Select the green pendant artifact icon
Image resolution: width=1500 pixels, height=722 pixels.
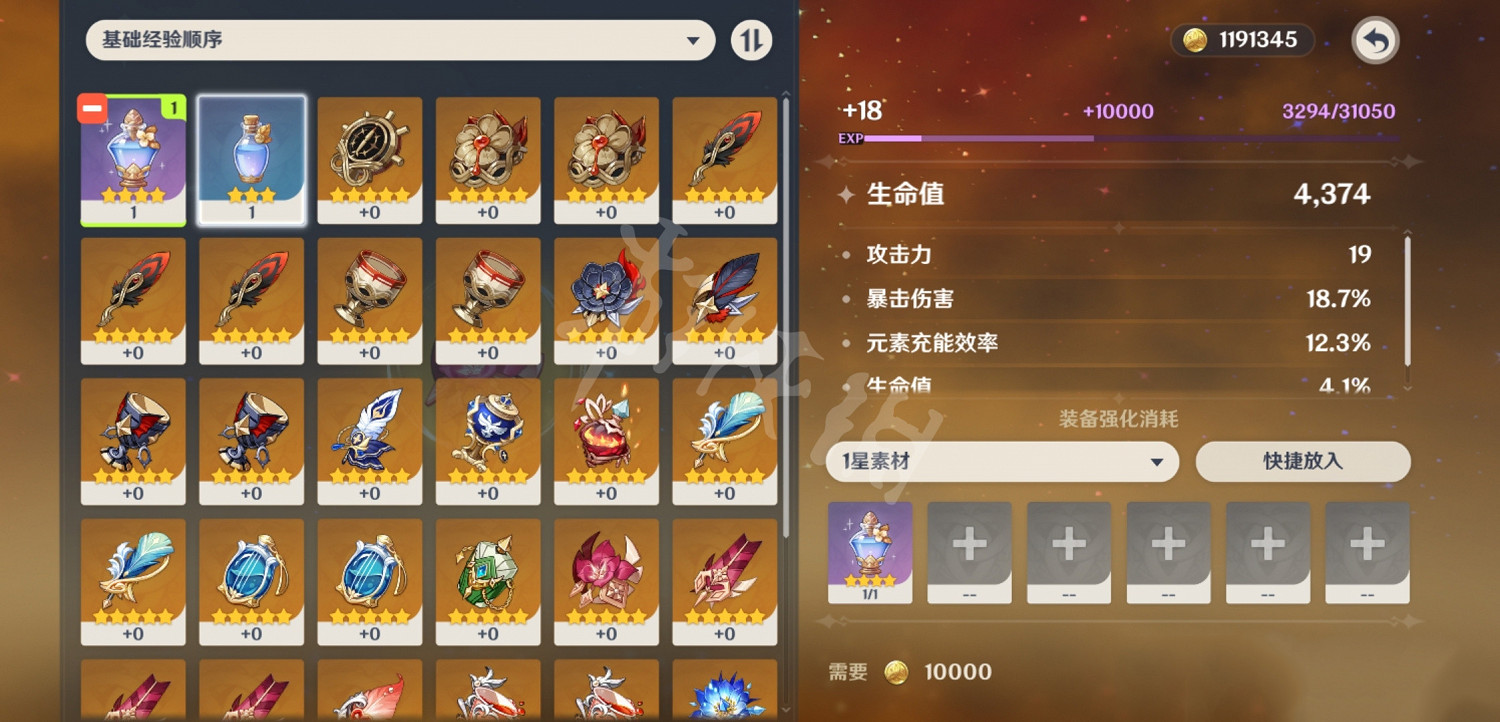(488, 580)
